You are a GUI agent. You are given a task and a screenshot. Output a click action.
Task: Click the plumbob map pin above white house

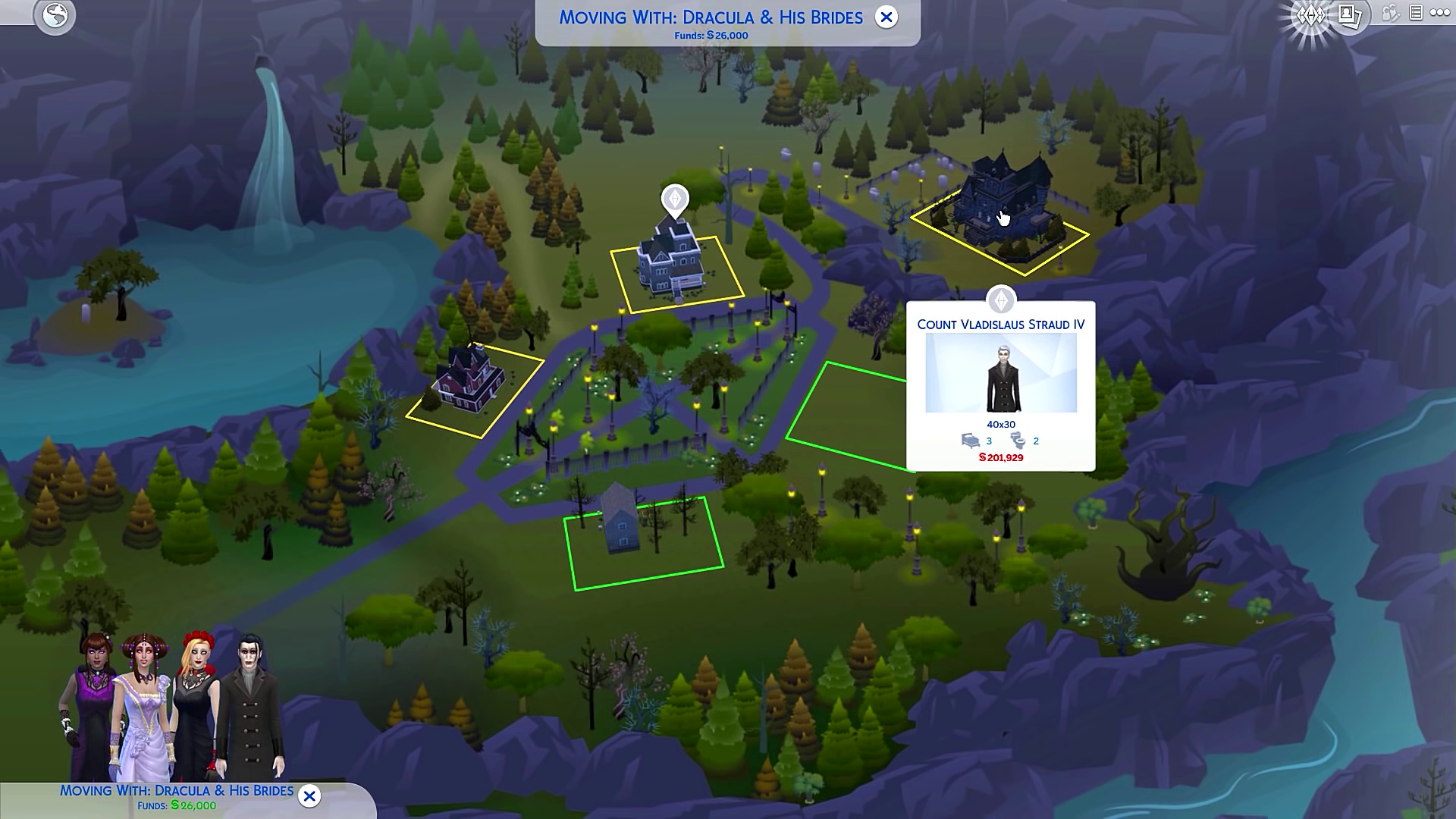click(675, 199)
